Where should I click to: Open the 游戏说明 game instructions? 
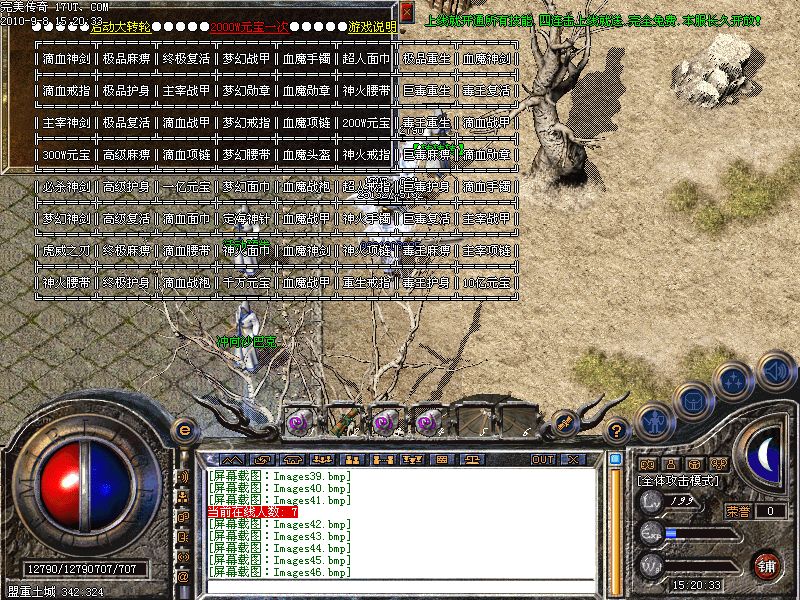(372, 27)
